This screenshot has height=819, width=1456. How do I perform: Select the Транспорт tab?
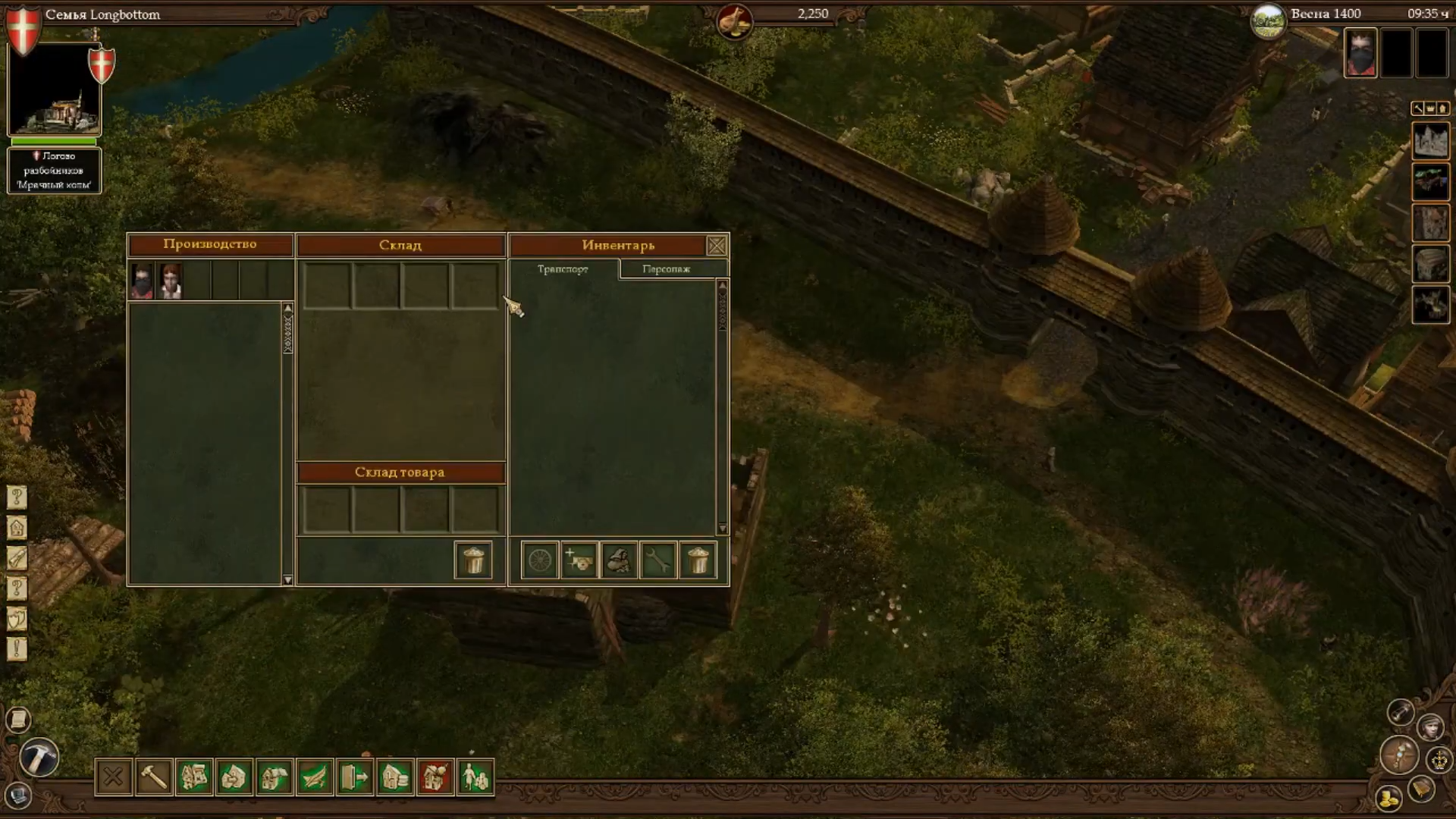point(563,269)
